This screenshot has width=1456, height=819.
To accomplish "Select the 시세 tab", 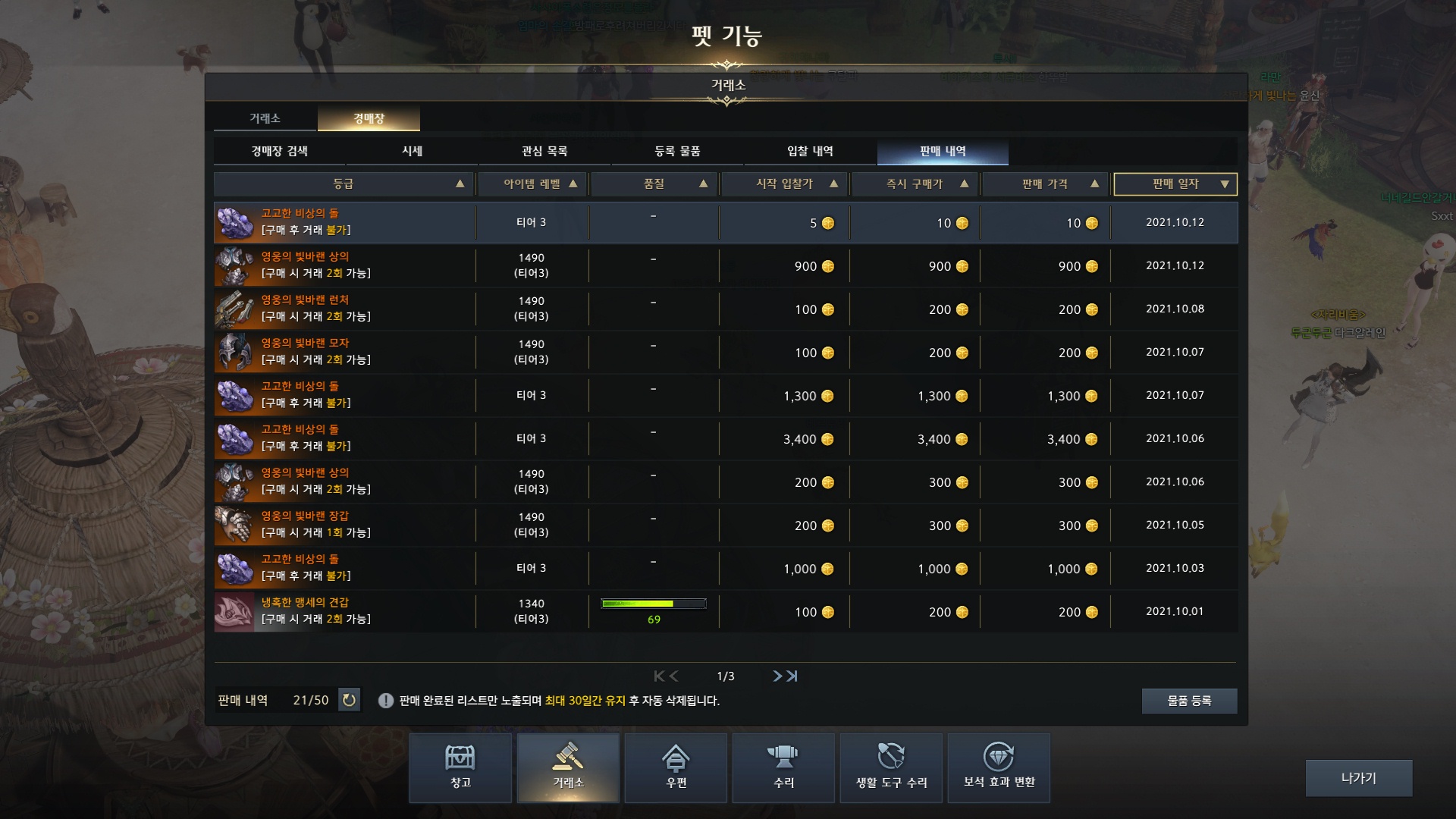I will [412, 152].
